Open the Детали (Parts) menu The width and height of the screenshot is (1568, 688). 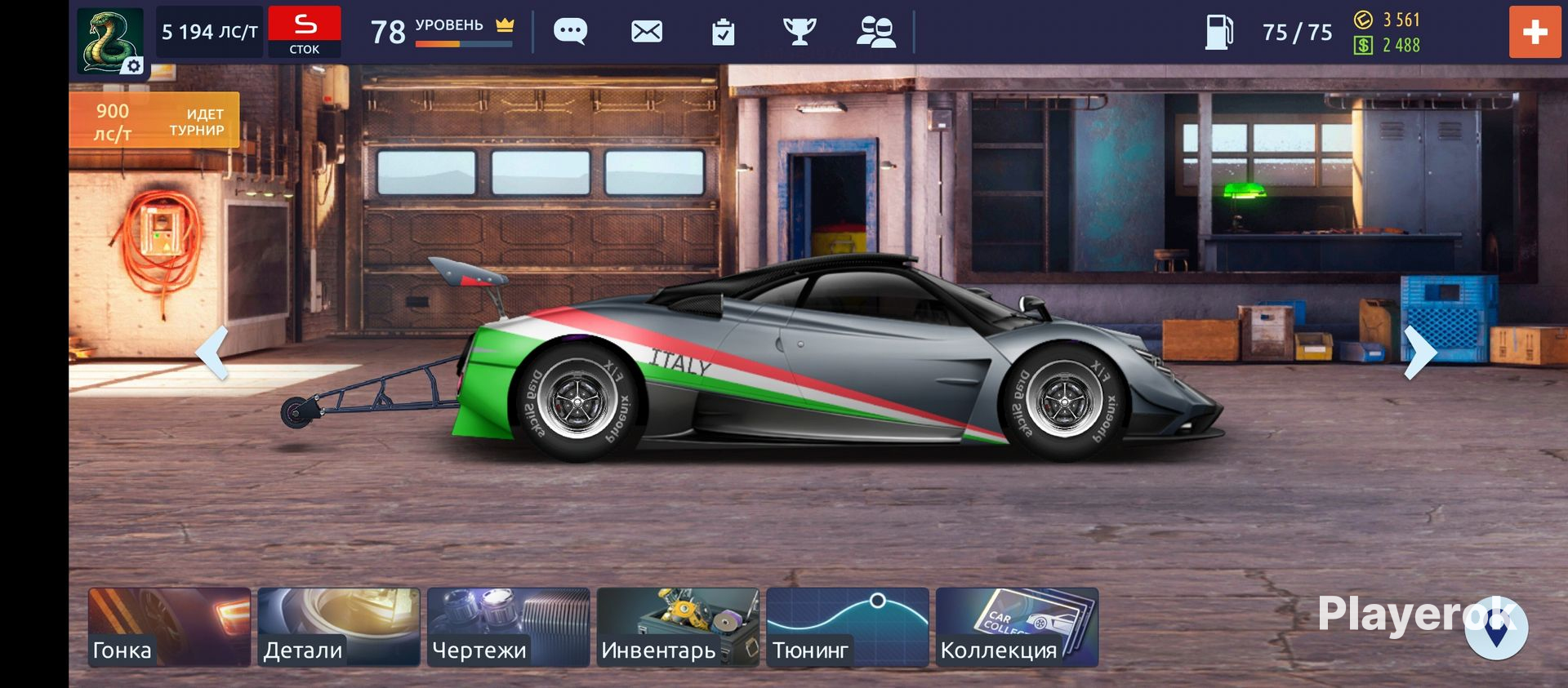(339, 627)
